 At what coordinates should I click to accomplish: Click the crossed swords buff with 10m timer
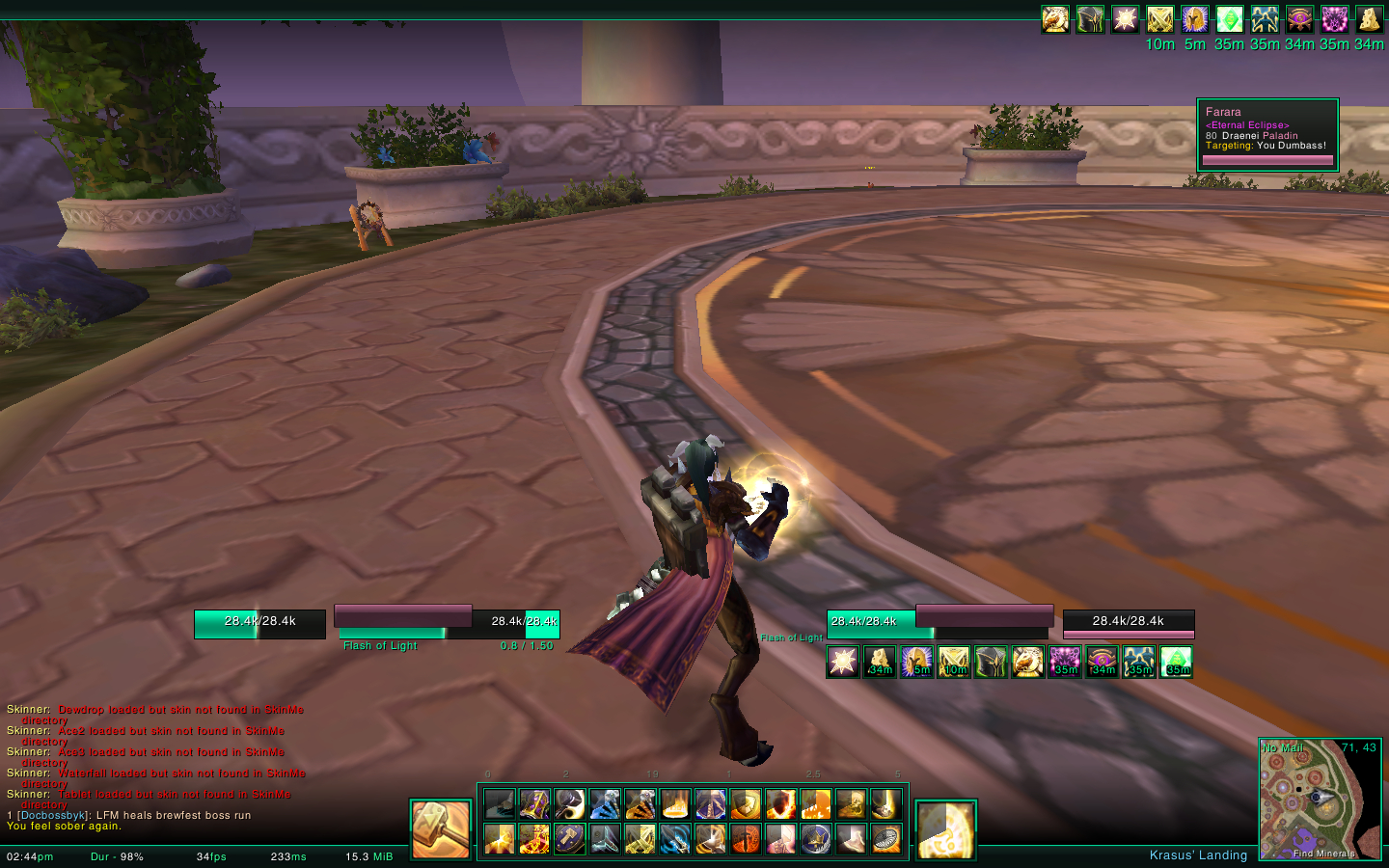pos(1160,19)
